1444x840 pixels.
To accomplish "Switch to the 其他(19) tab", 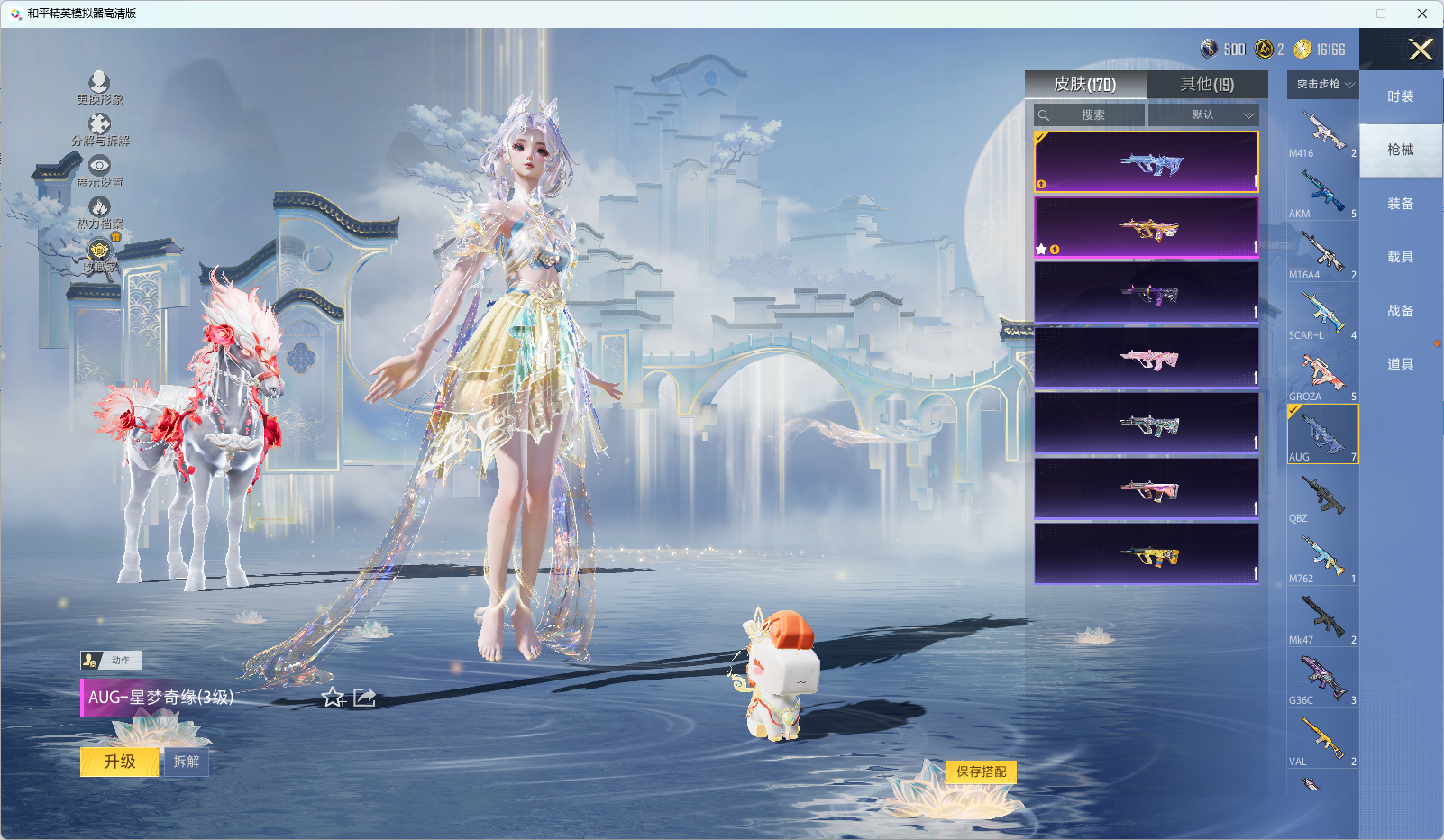I will (1207, 84).
